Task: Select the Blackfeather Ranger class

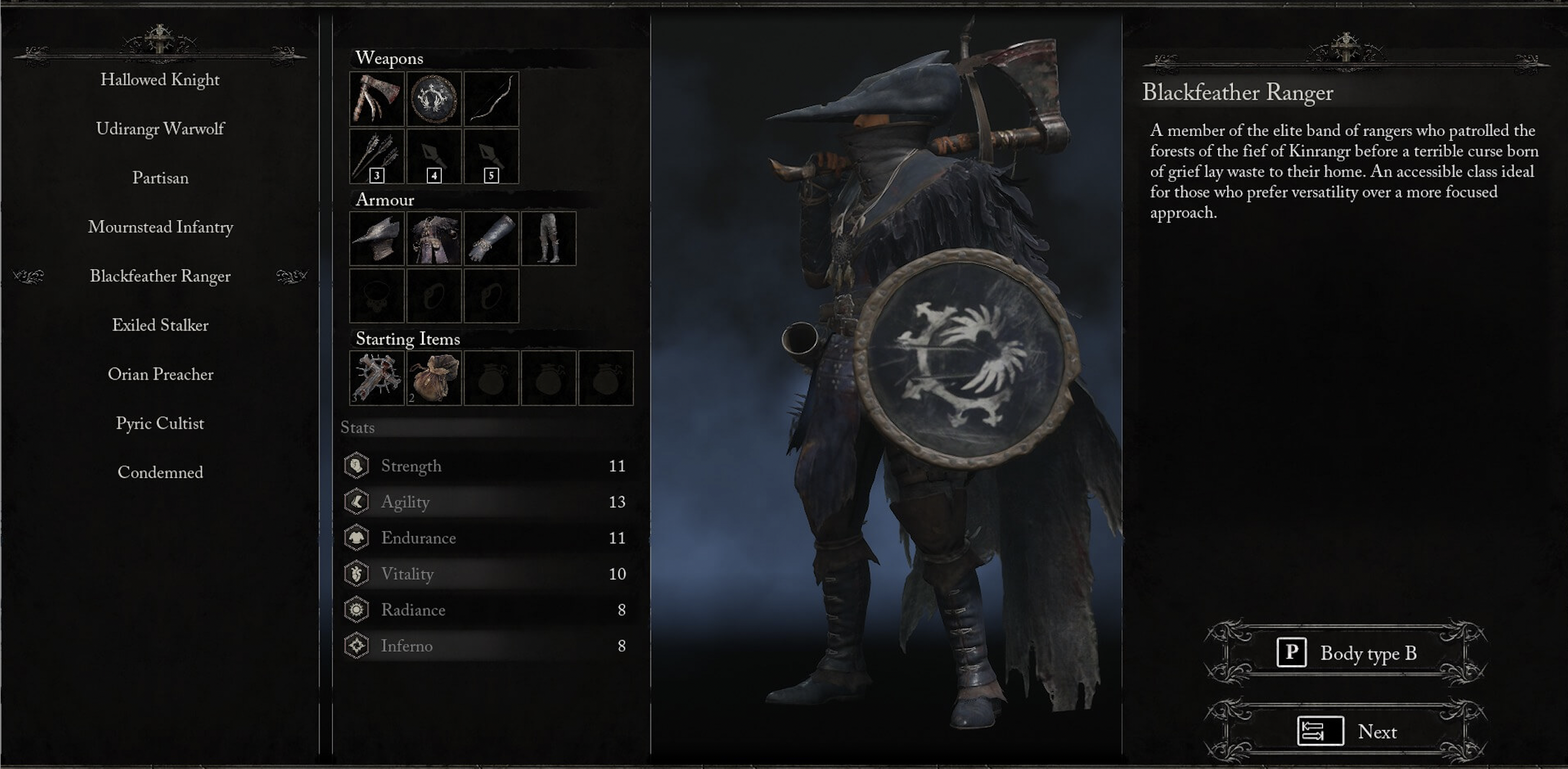Action: click(161, 276)
